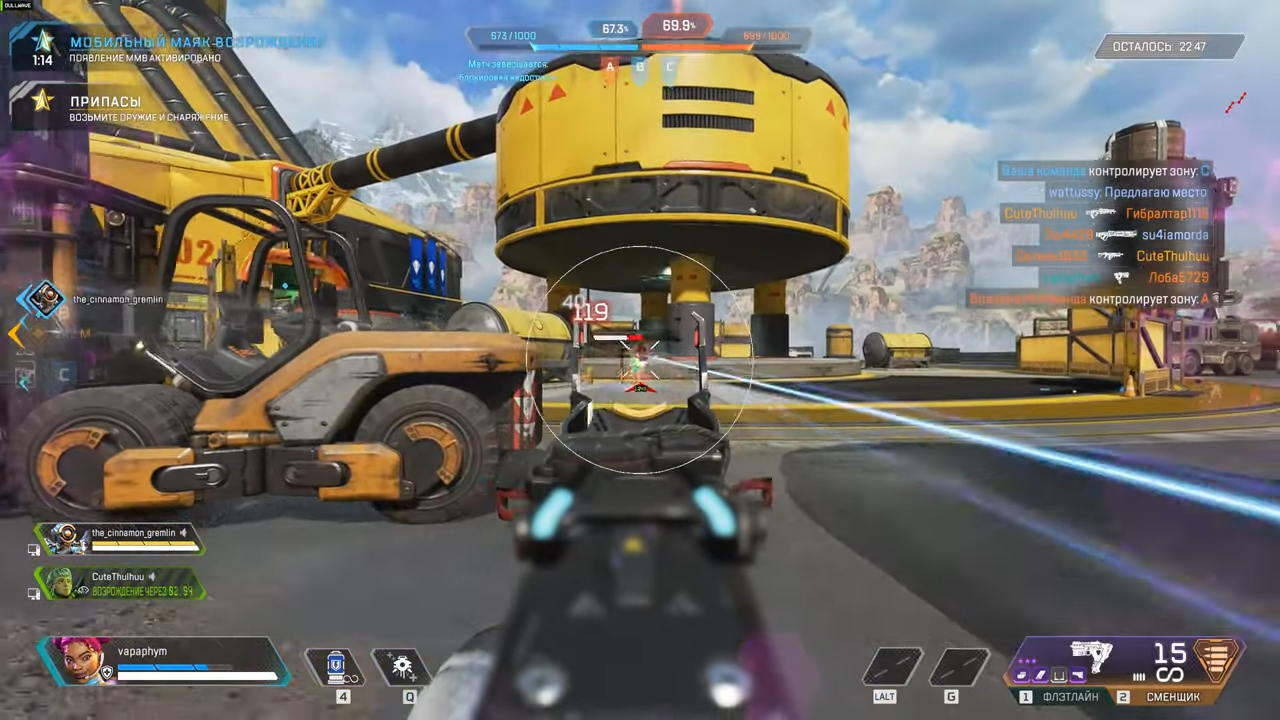Select the wattussy chat message

(1127, 192)
